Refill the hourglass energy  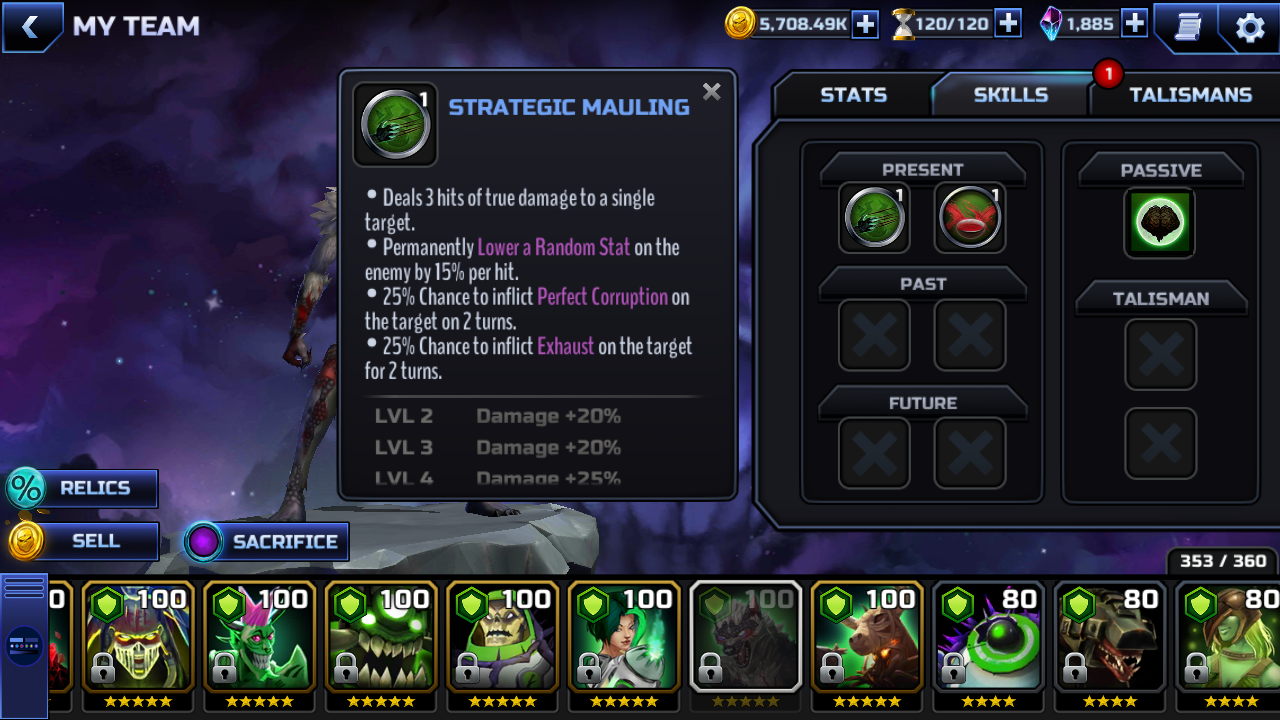click(1008, 24)
